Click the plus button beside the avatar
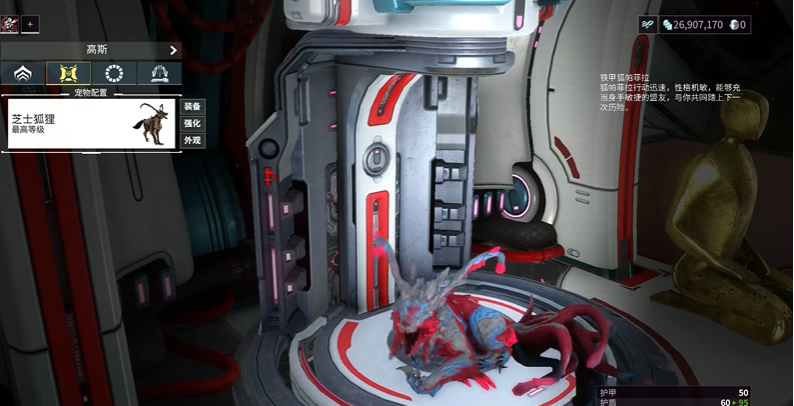 (29, 23)
